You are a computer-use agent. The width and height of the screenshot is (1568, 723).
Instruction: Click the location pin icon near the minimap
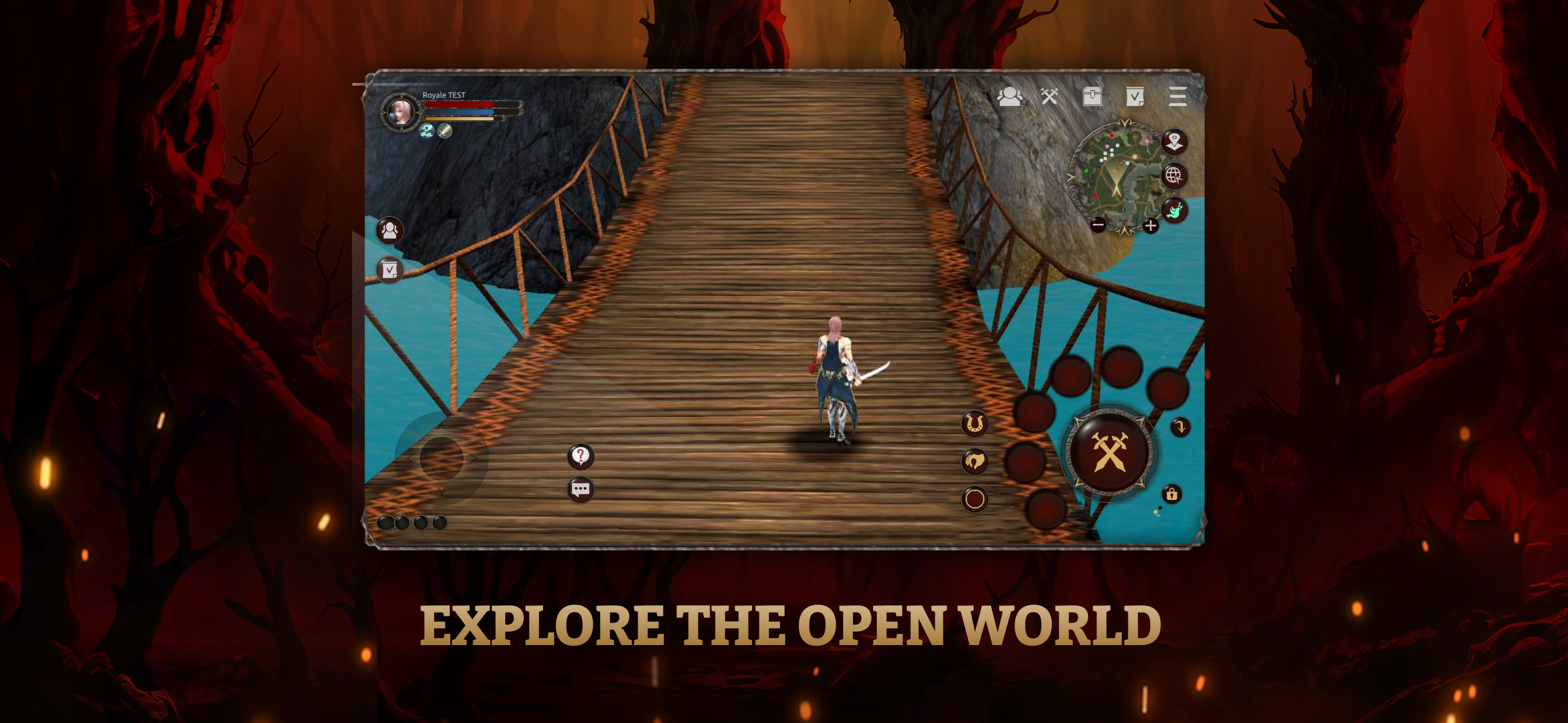point(1175,141)
